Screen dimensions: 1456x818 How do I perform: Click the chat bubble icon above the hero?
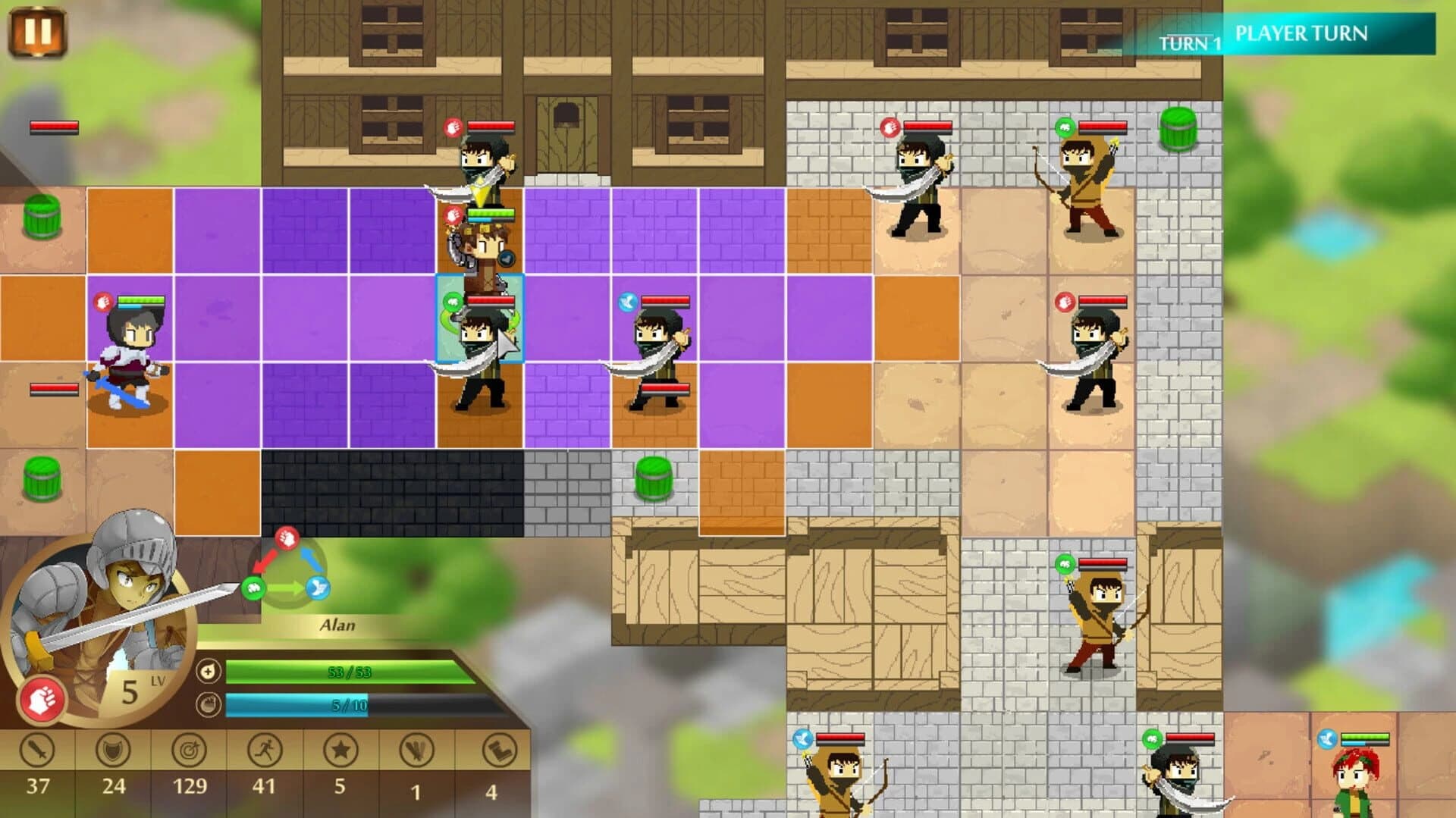[505, 258]
